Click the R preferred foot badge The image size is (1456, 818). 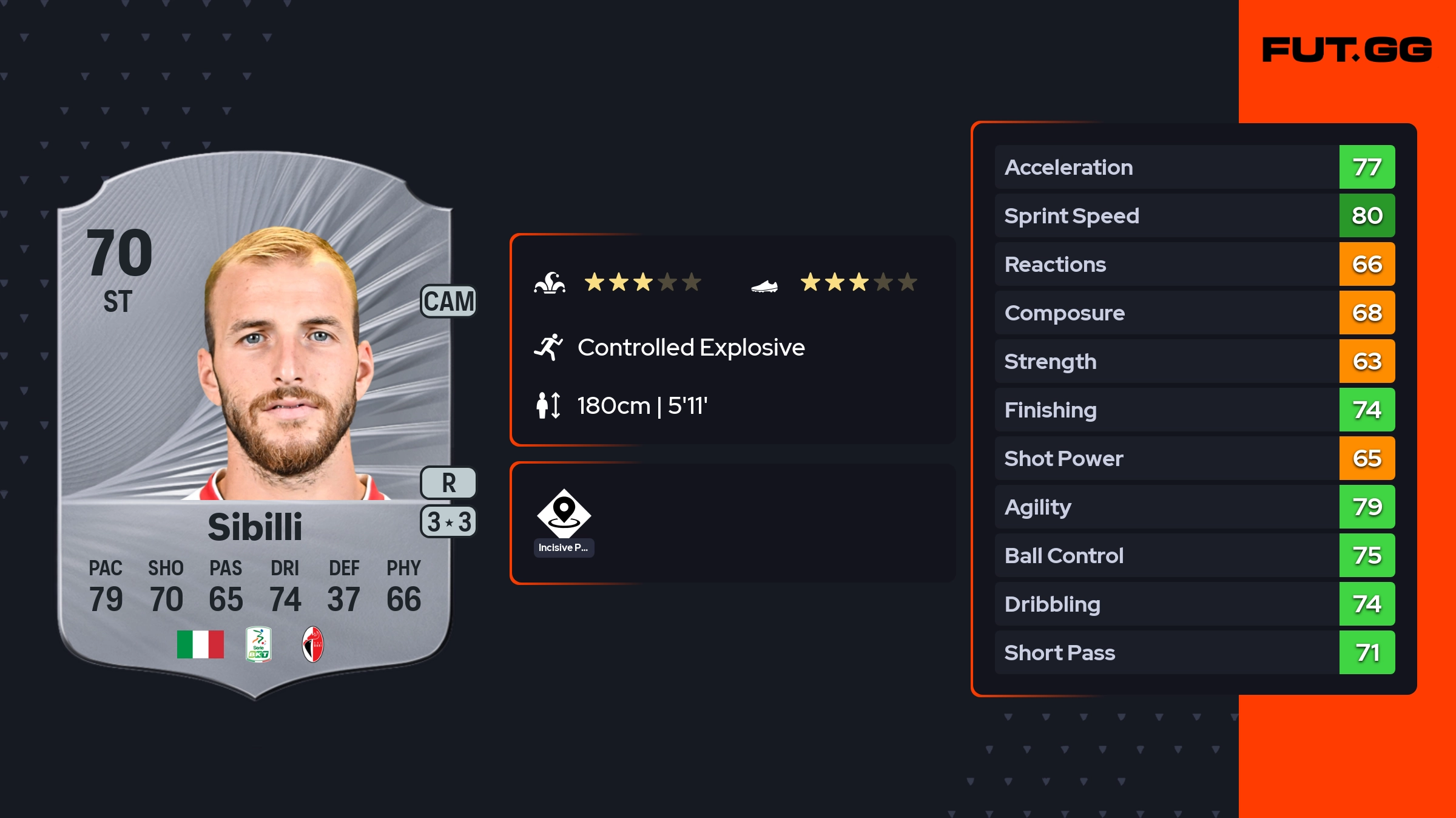[449, 483]
